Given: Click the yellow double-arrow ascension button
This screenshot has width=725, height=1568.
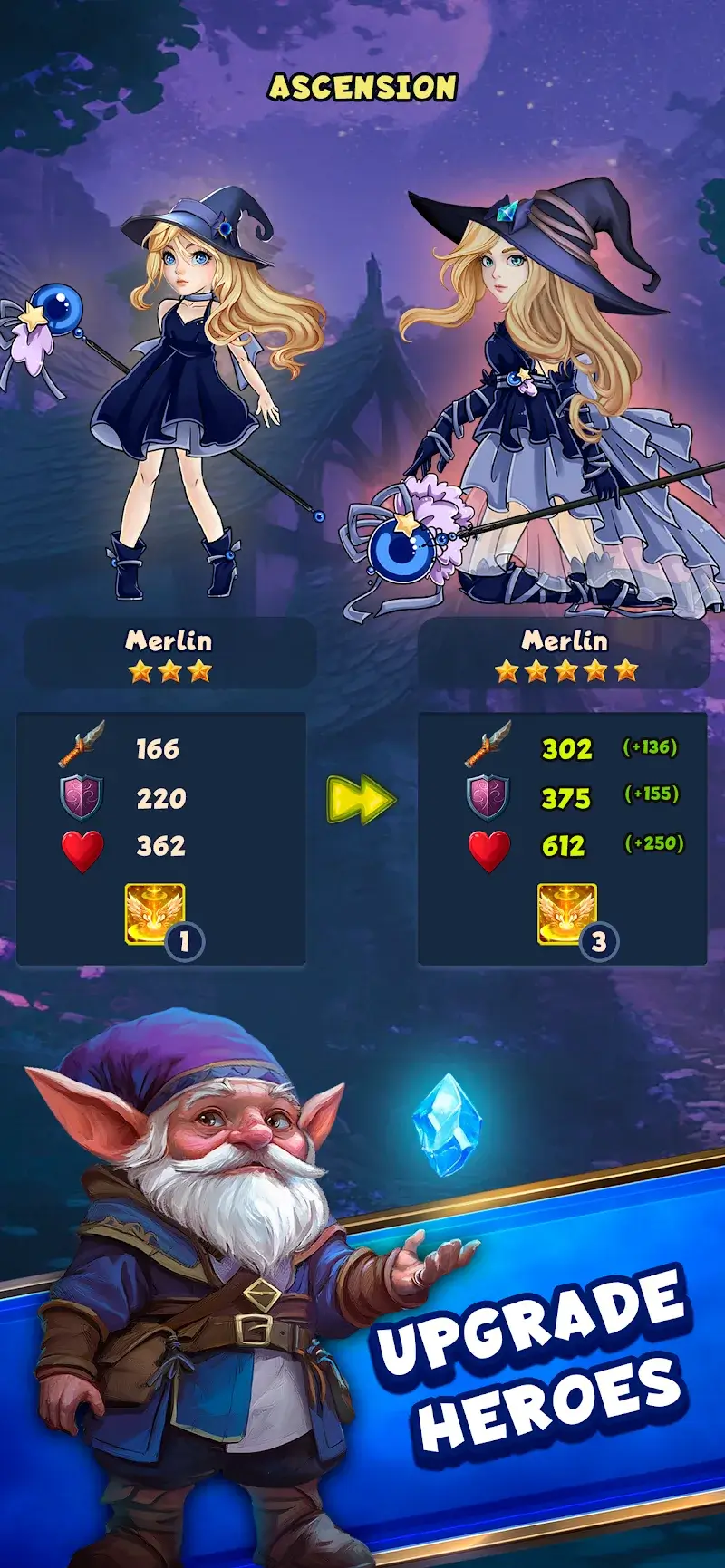Looking at the screenshot, I should (361, 799).
